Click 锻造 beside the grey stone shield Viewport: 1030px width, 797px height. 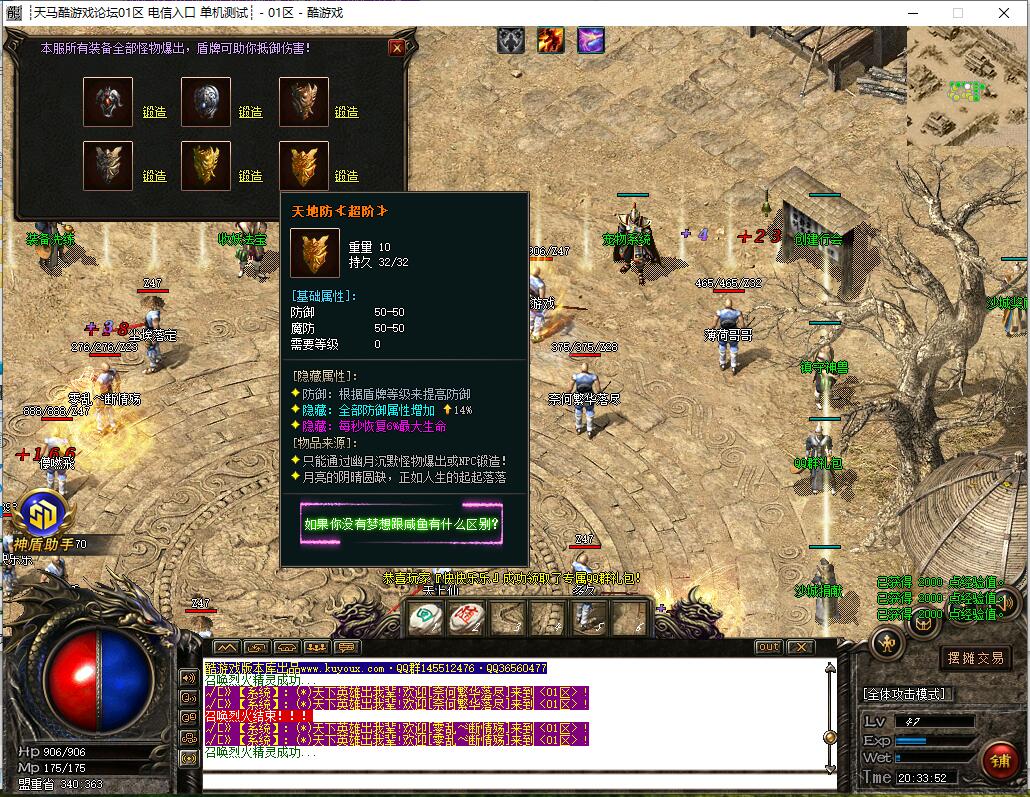154,176
